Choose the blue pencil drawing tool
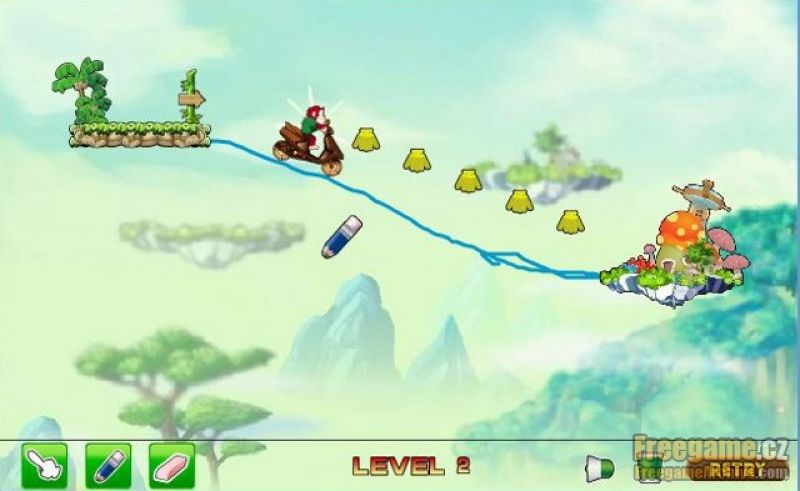This screenshot has width=800, height=491. point(108,465)
